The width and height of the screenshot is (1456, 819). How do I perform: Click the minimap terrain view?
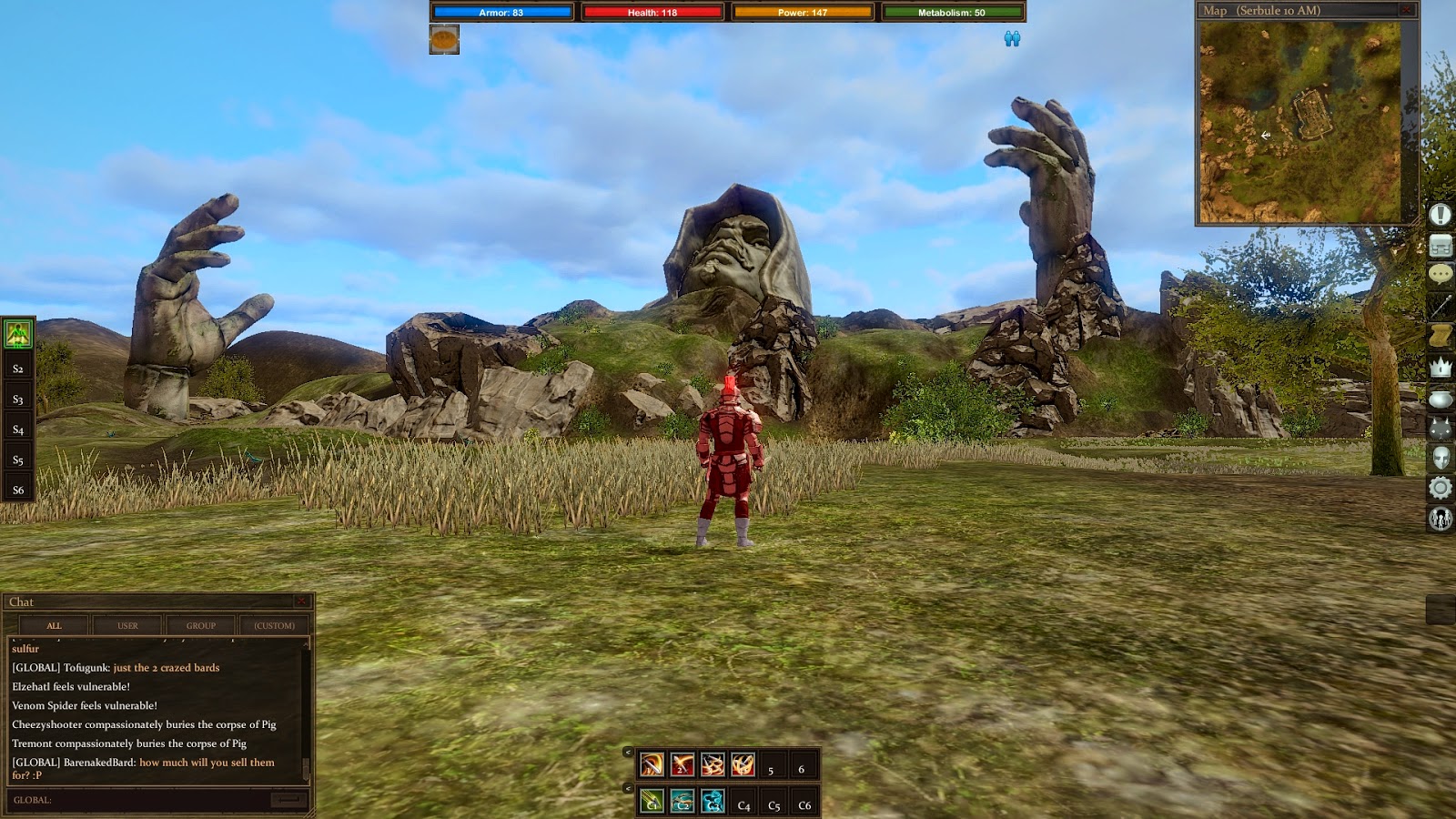(x=1299, y=122)
